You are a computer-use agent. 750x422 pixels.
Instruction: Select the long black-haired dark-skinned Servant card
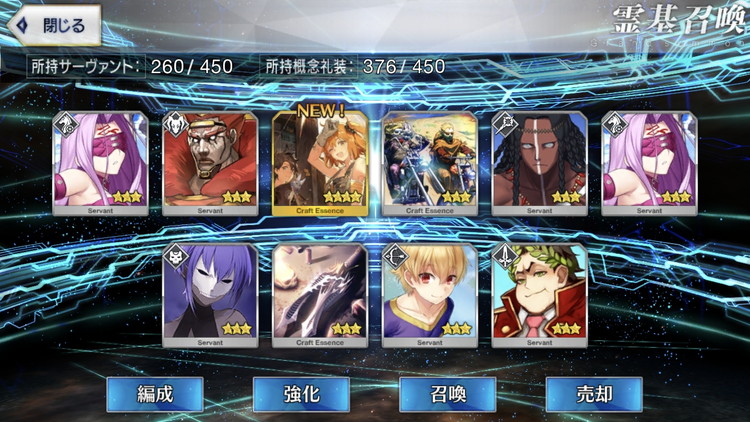[x=540, y=162]
